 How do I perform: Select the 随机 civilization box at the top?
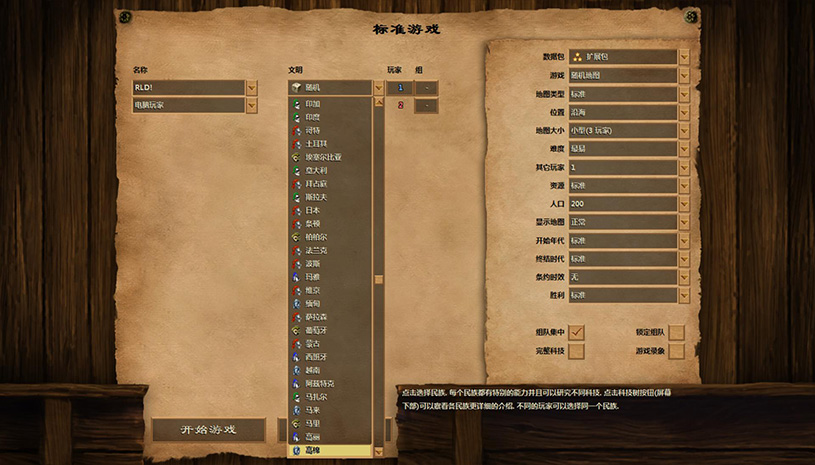tap(330, 88)
